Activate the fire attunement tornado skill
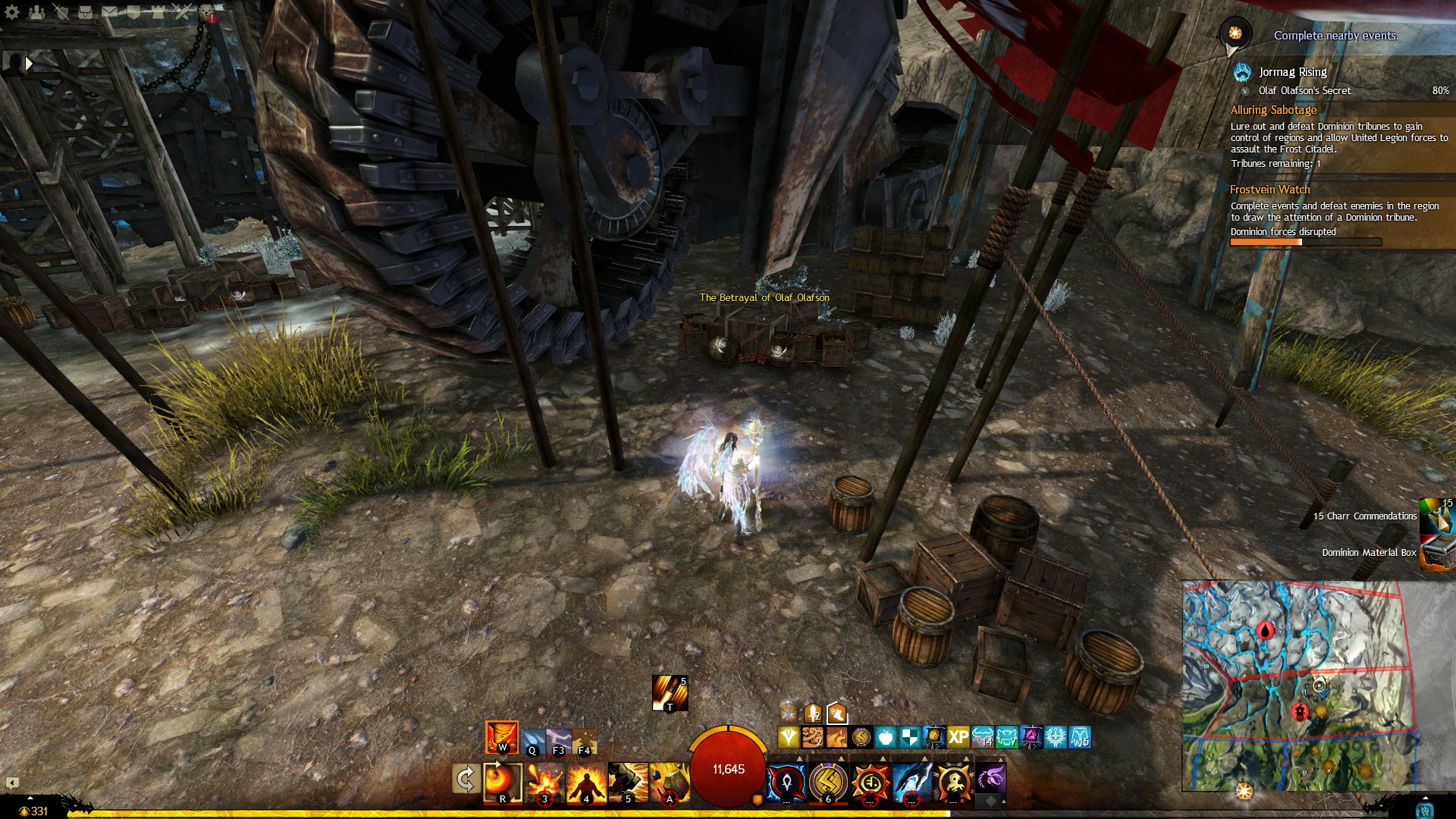 501,737
